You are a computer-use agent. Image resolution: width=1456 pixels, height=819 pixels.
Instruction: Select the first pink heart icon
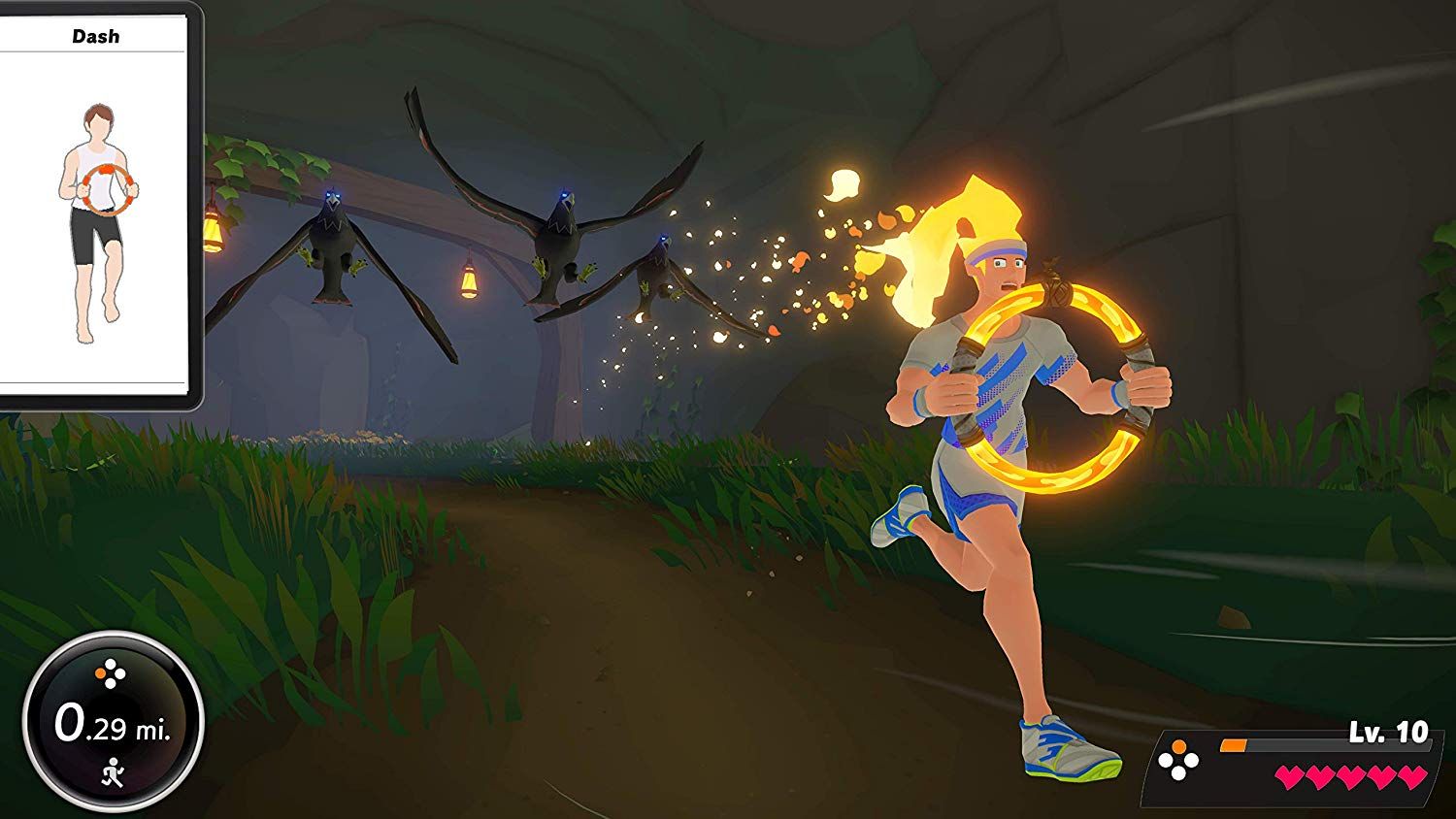click(x=1291, y=776)
